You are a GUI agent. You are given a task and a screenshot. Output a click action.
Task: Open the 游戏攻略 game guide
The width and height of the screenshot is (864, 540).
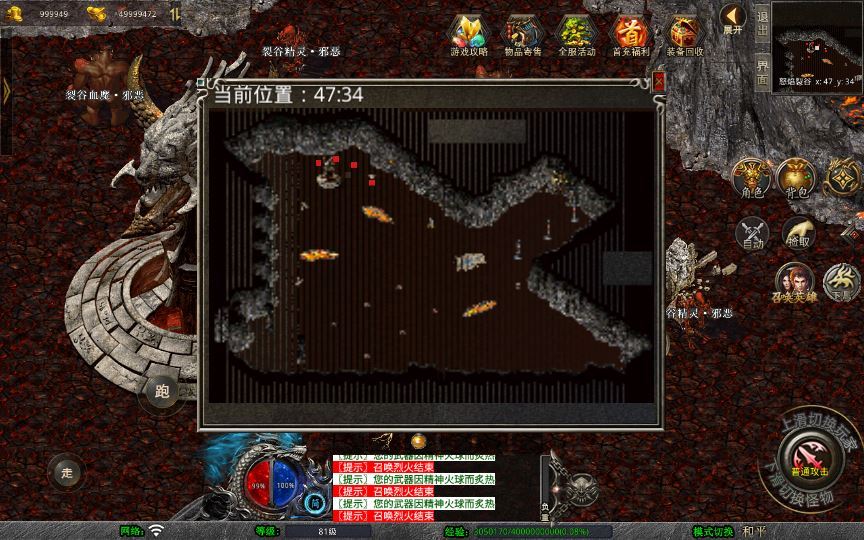(x=468, y=34)
